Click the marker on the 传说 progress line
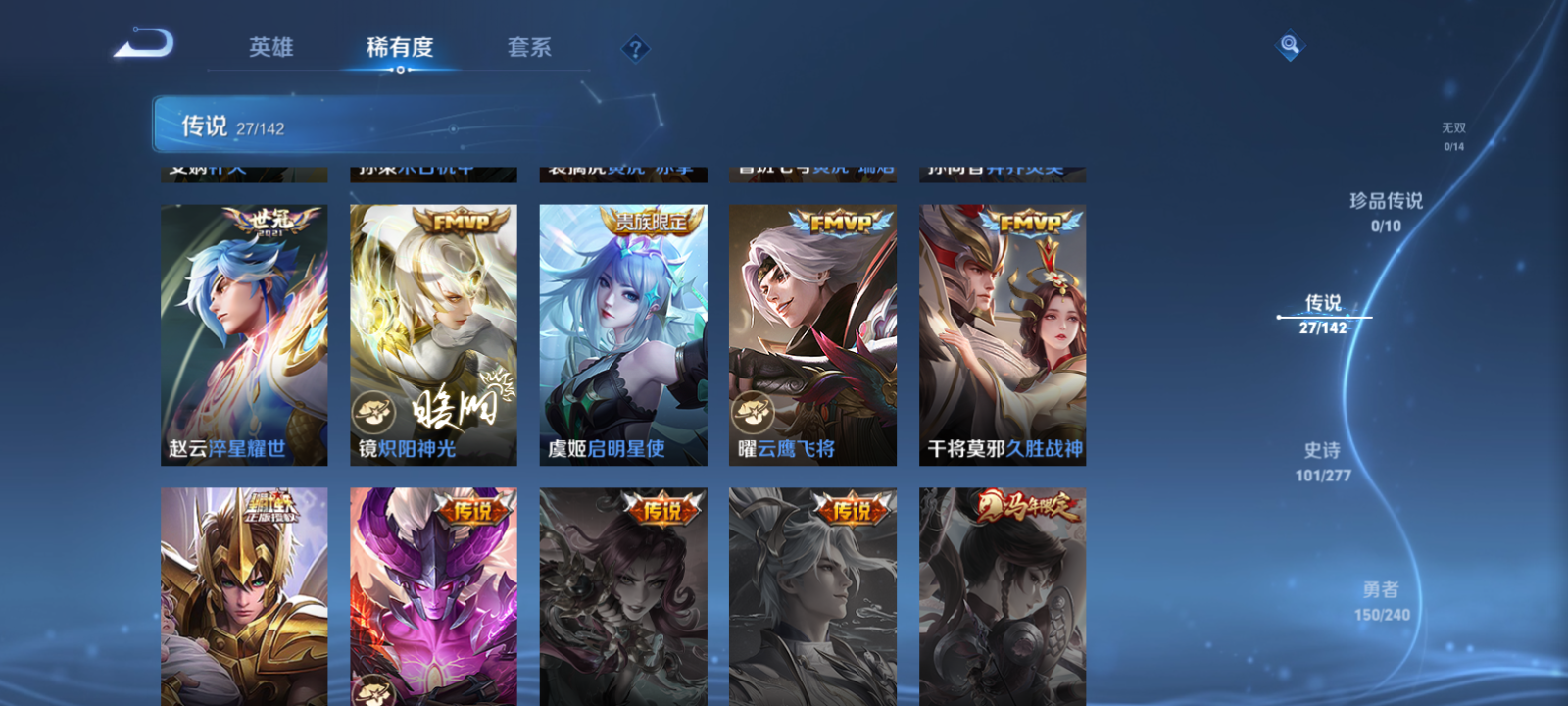 tap(1280, 317)
